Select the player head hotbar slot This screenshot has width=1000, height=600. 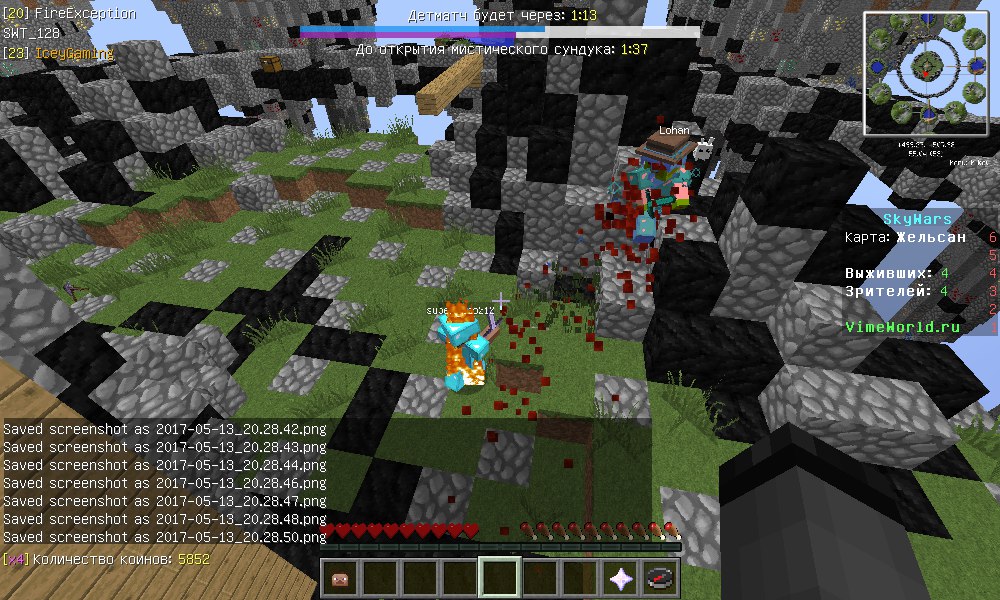340,578
